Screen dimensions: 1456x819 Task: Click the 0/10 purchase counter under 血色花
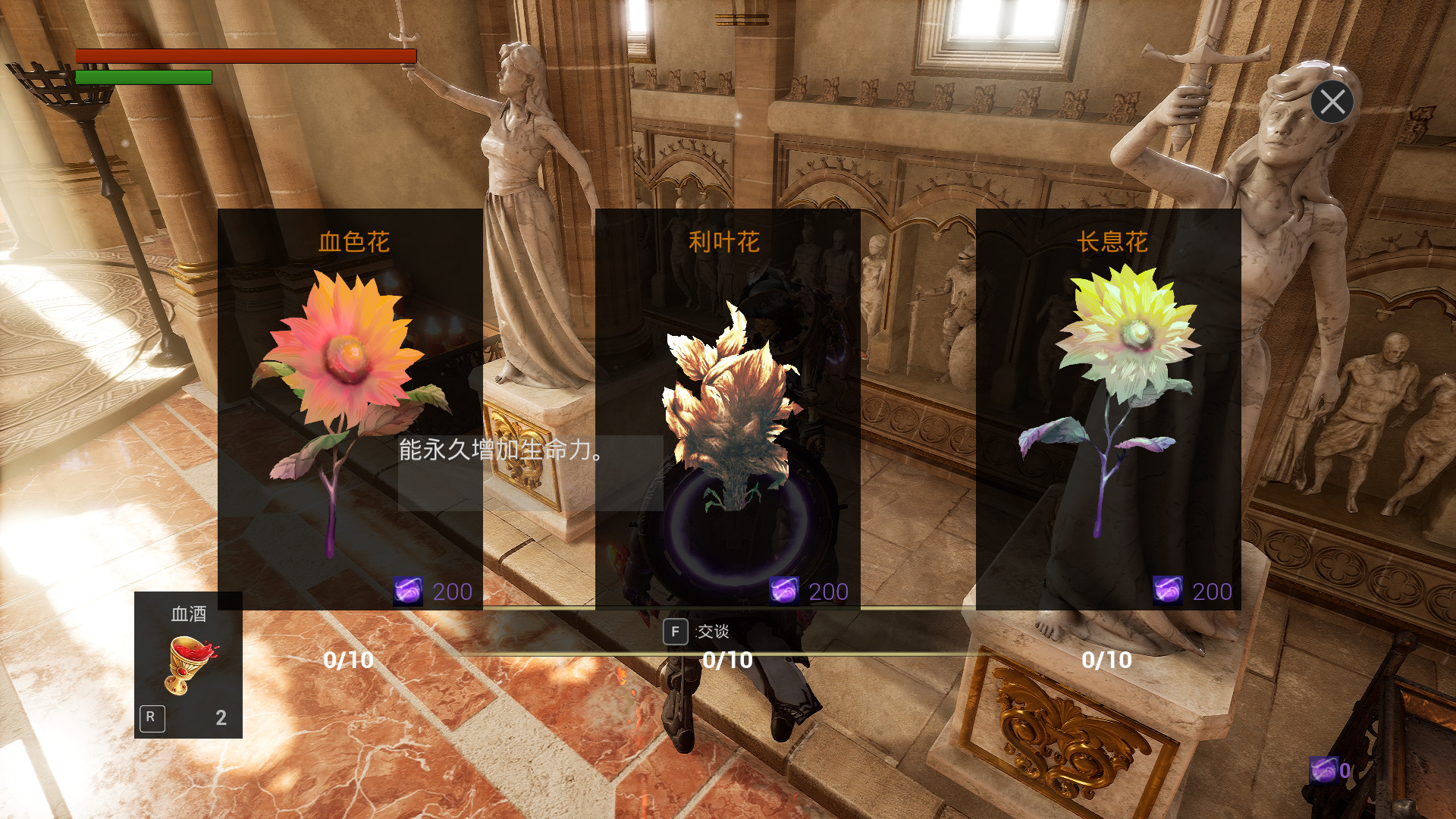350,660
